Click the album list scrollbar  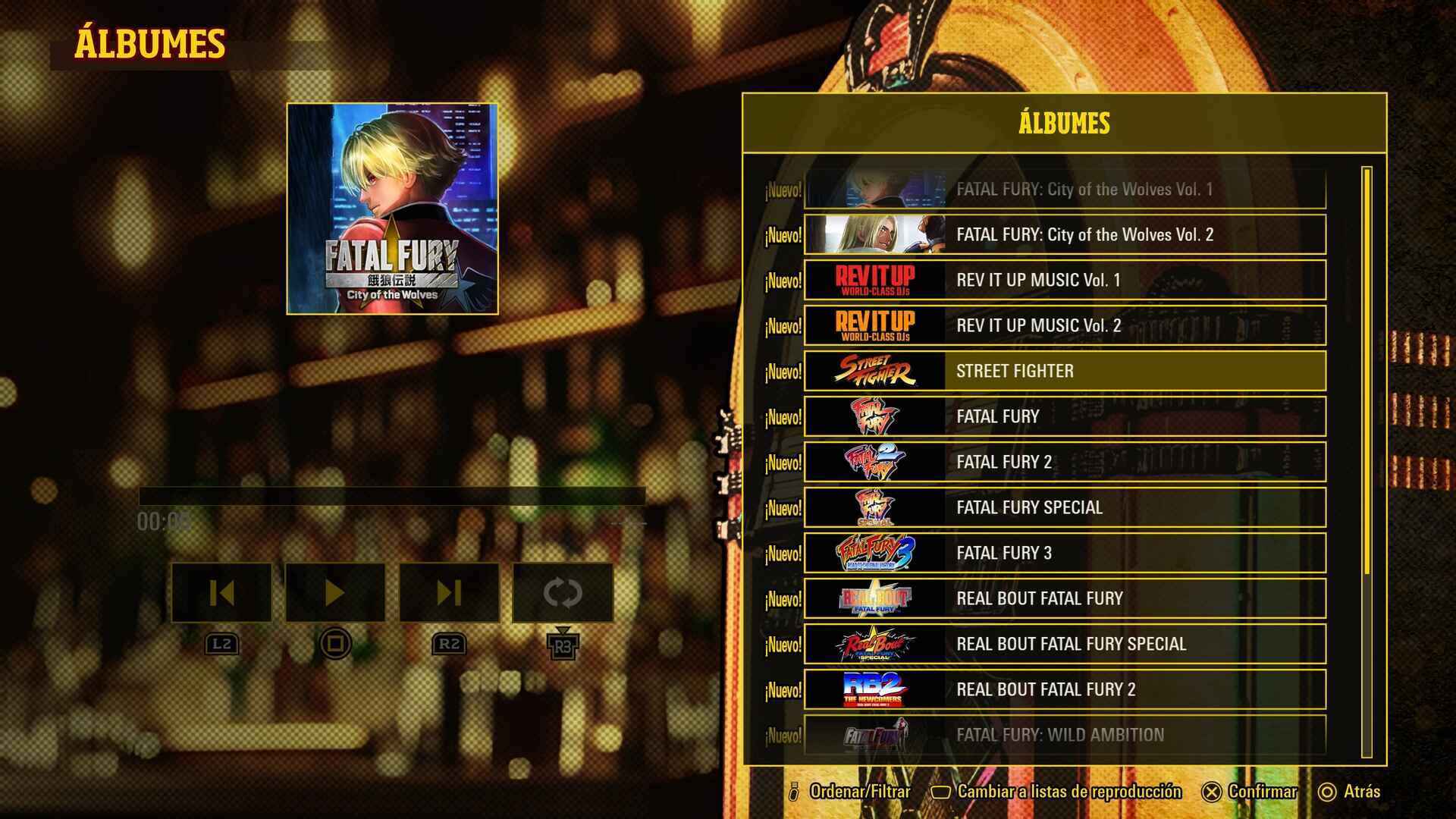tap(1367, 372)
